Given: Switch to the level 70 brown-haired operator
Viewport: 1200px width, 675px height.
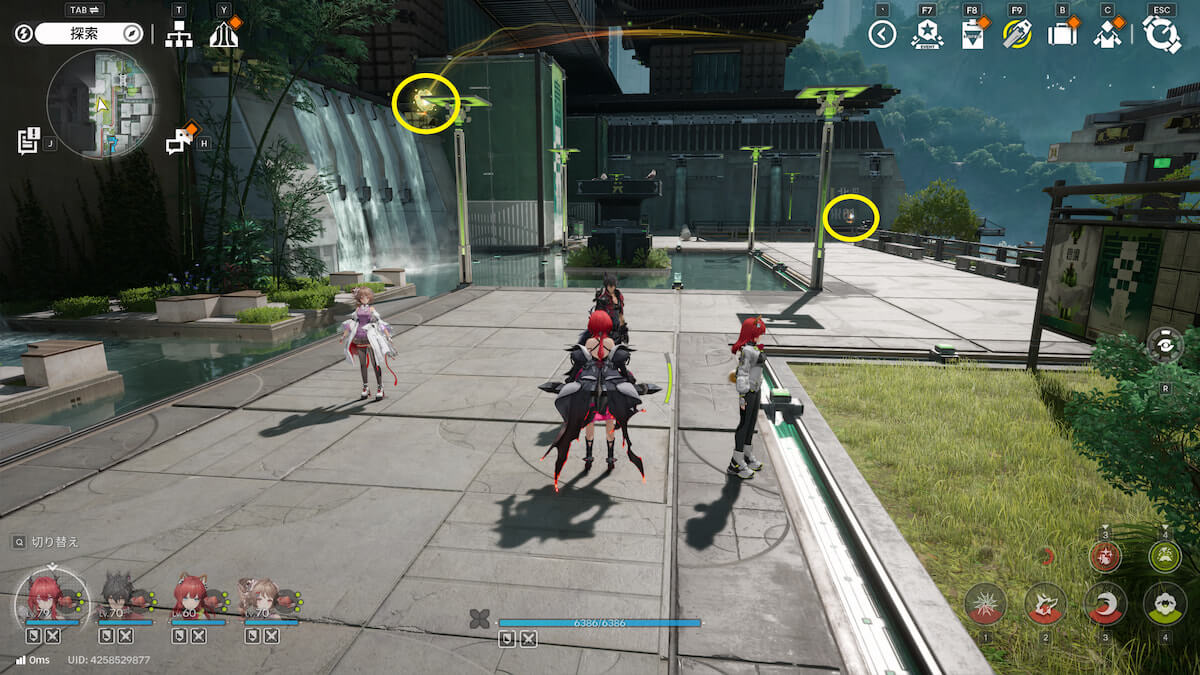Looking at the screenshot, I should coord(262,596).
